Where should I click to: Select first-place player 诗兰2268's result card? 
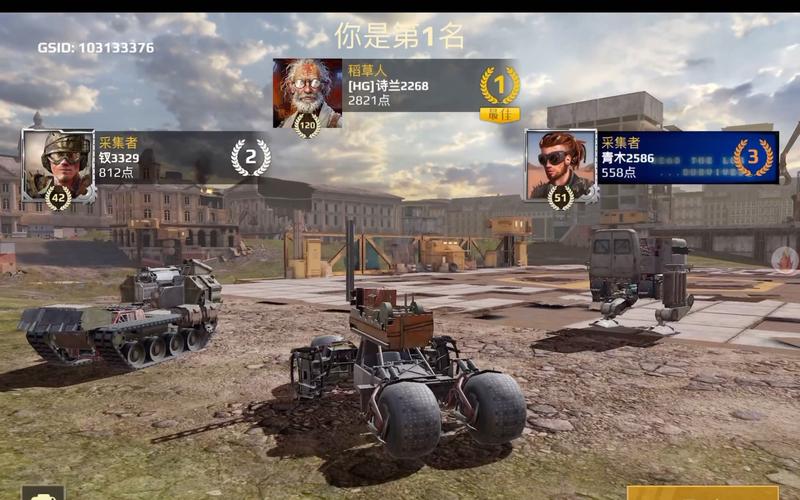pyautogui.click(x=398, y=93)
